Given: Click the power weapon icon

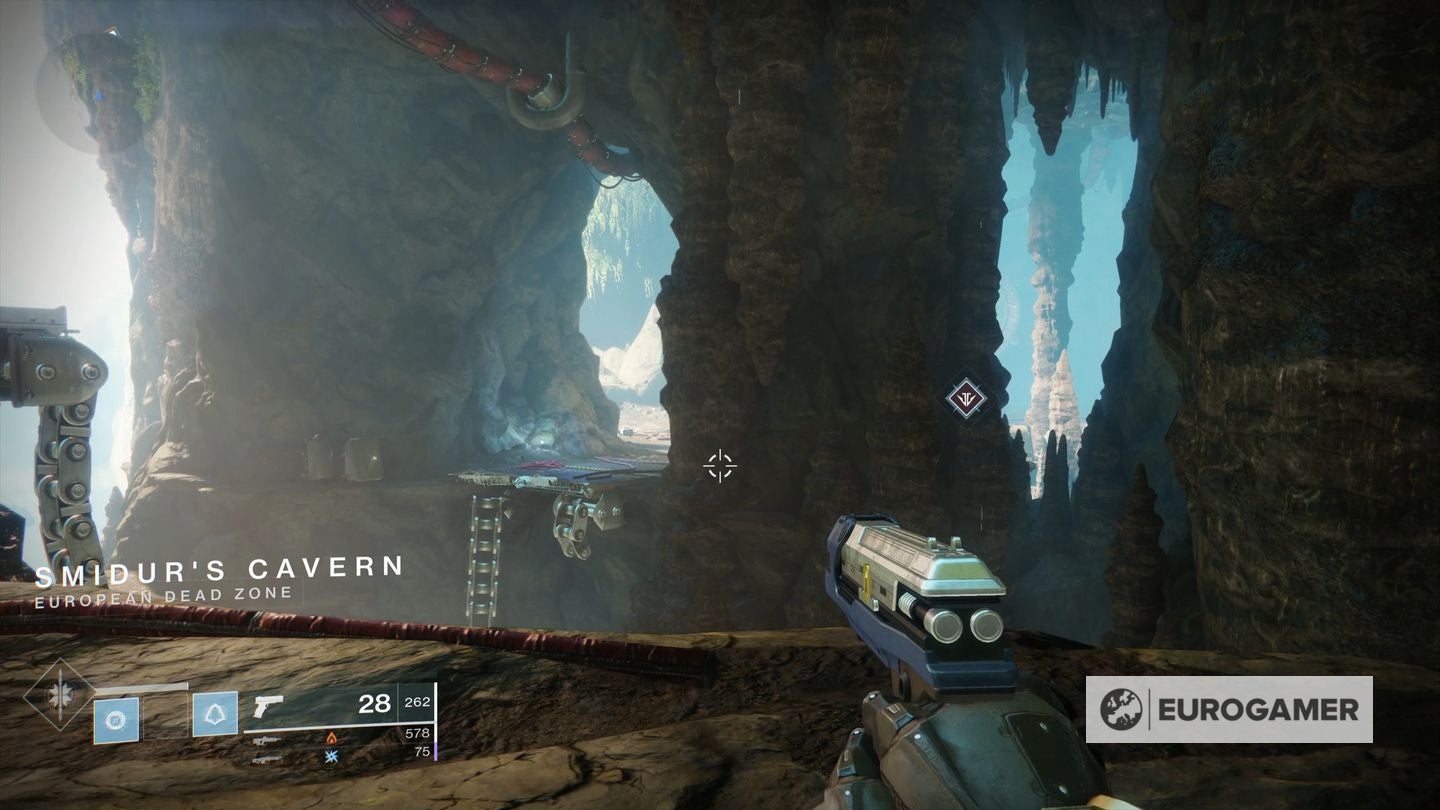Looking at the screenshot, I should (x=266, y=760).
